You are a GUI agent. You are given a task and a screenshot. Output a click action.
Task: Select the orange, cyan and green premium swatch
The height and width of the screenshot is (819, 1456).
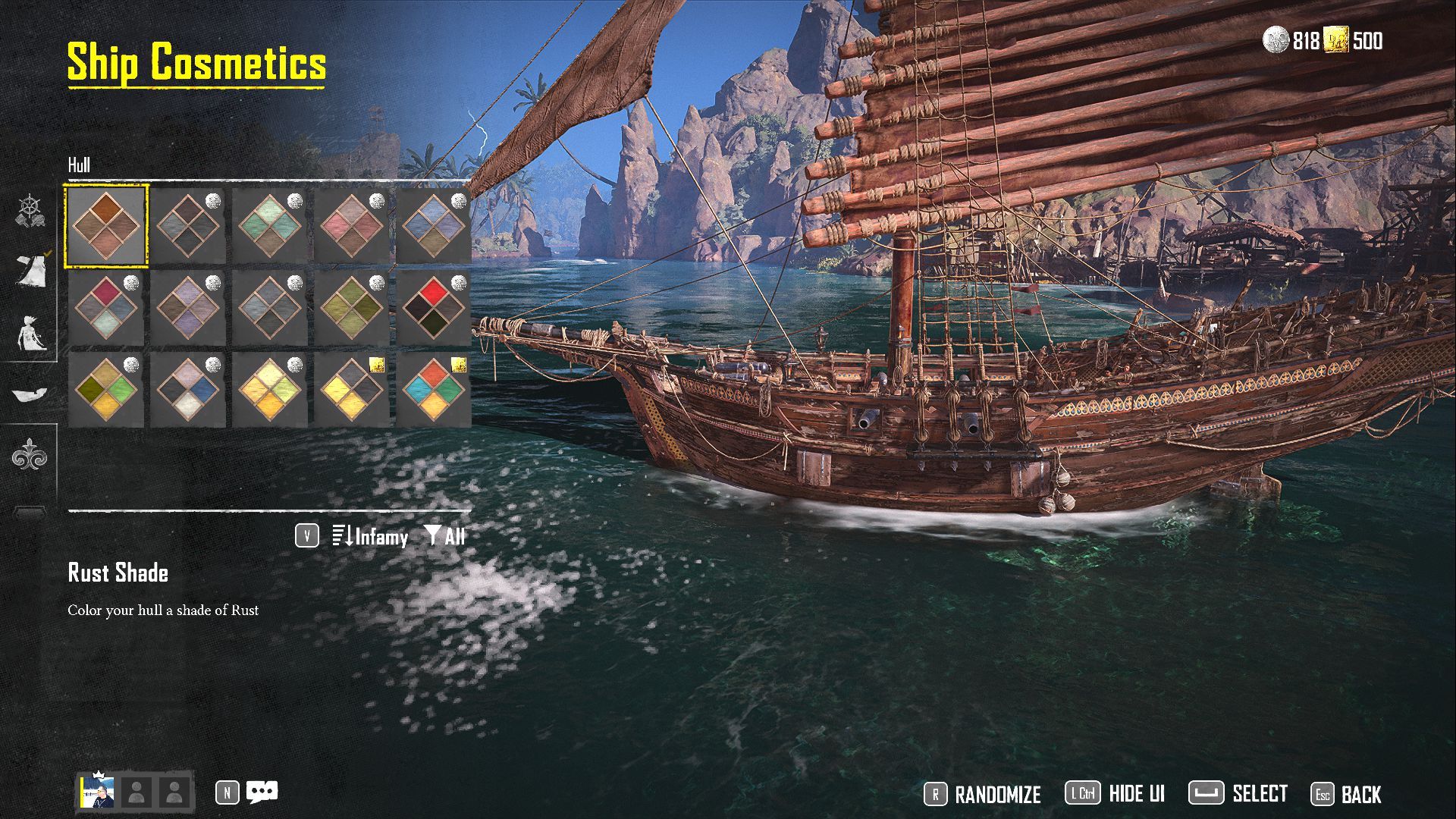(434, 389)
